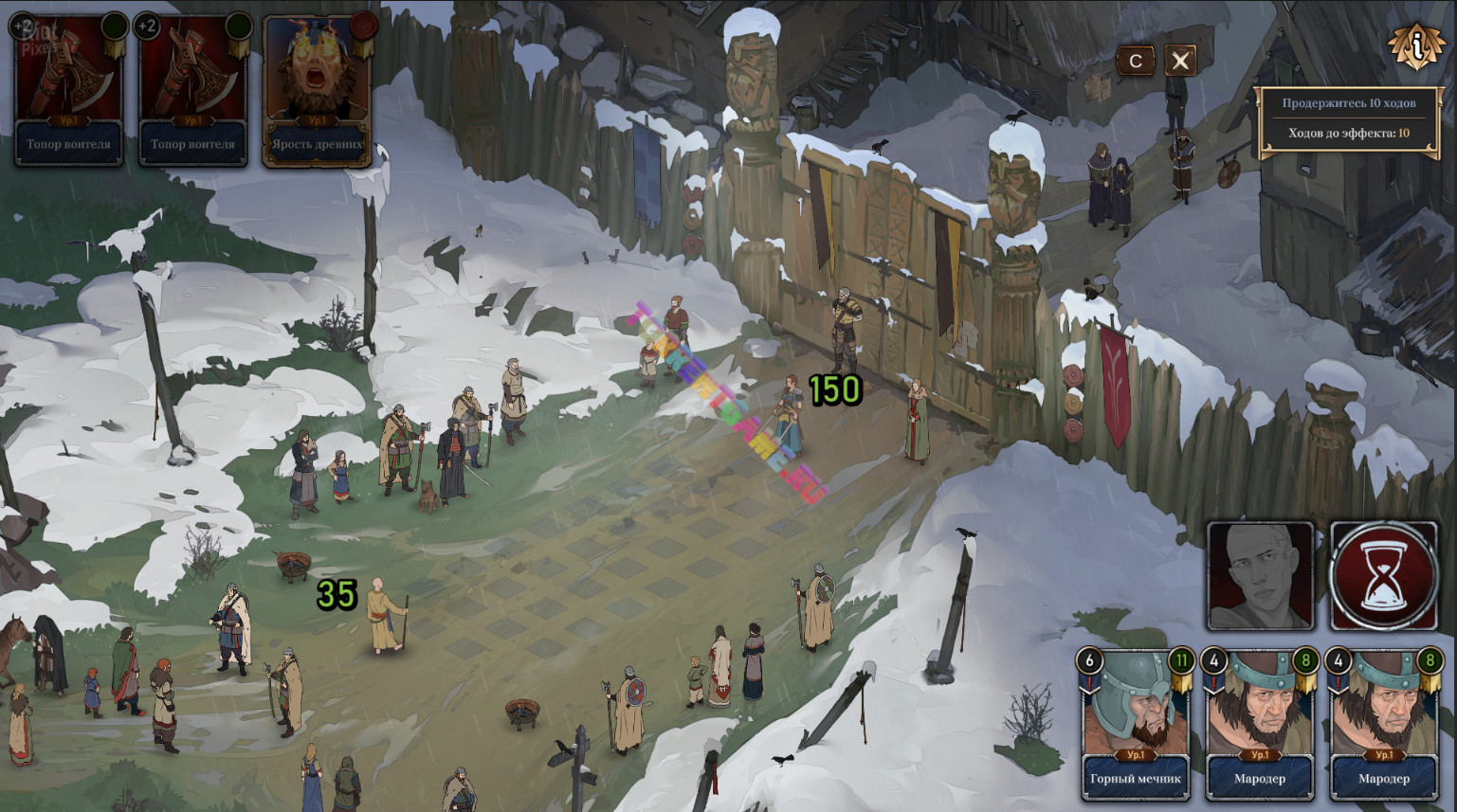
Task: Select the bald character portrait
Action: pos(1260,575)
